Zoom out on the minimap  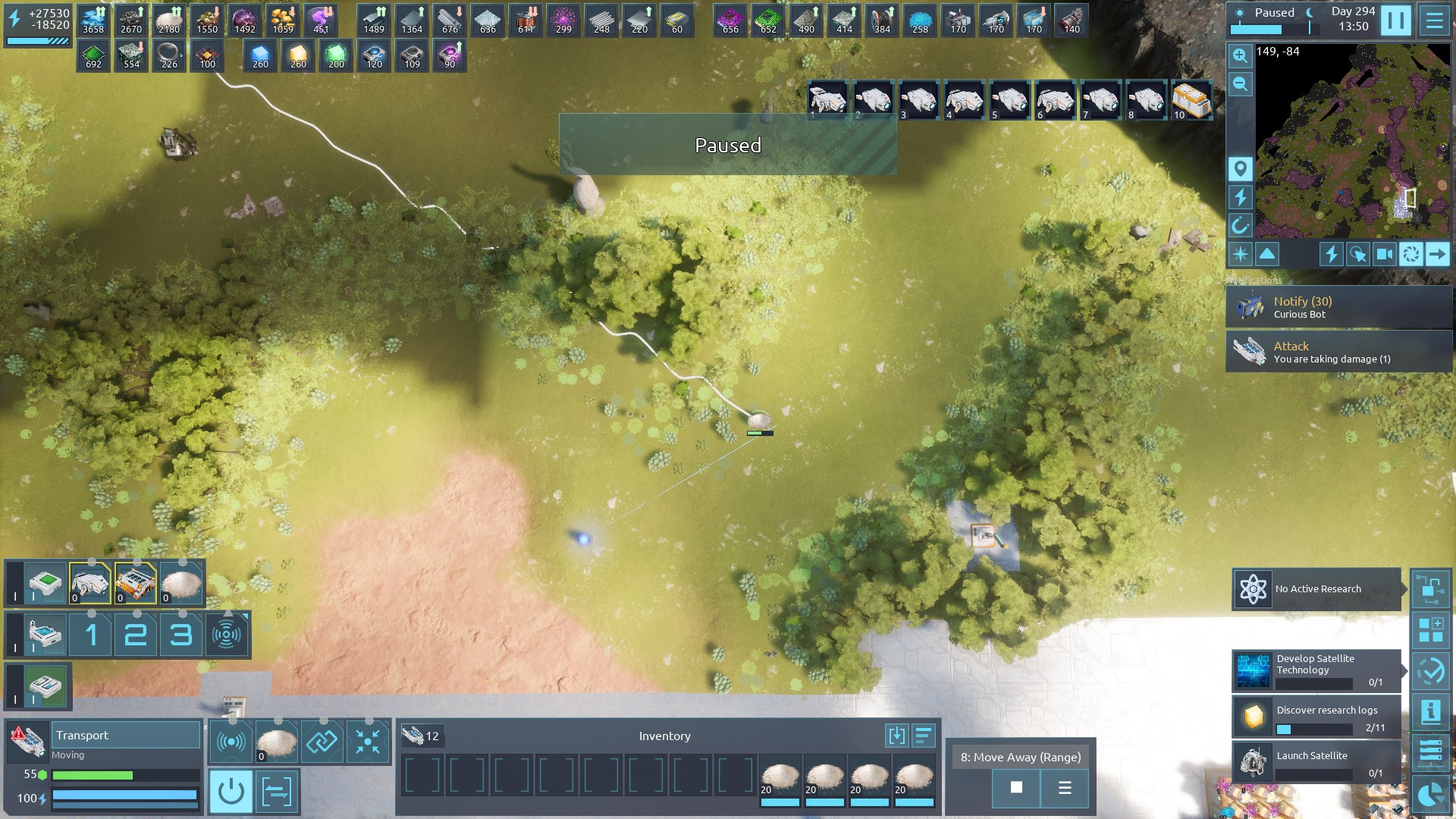1240,84
